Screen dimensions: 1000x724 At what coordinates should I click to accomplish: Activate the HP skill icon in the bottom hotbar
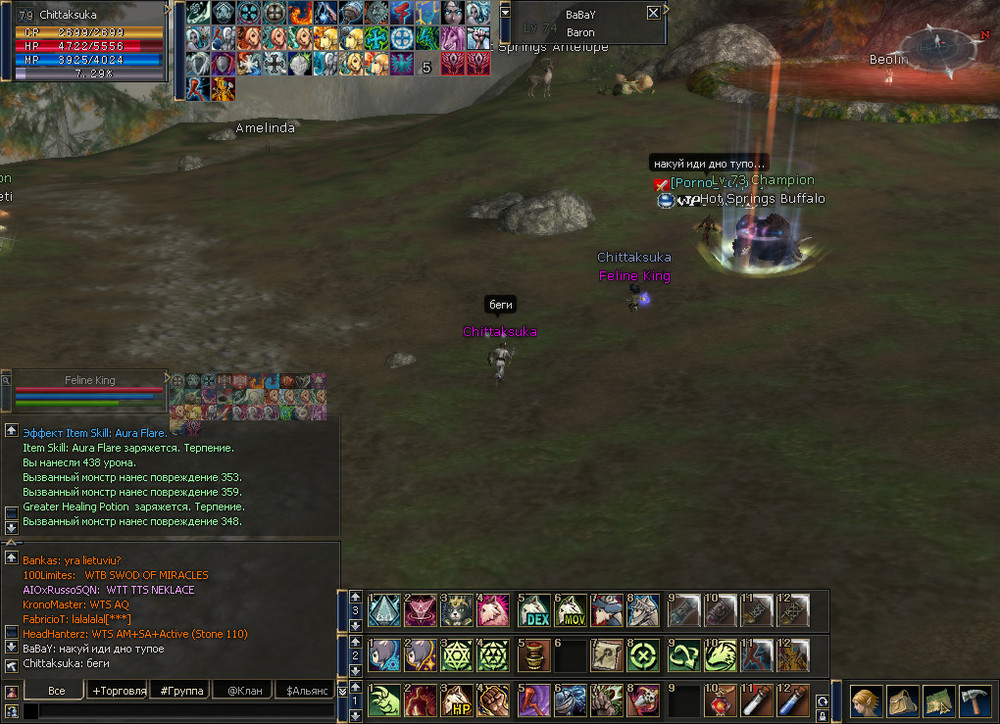point(459,698)
